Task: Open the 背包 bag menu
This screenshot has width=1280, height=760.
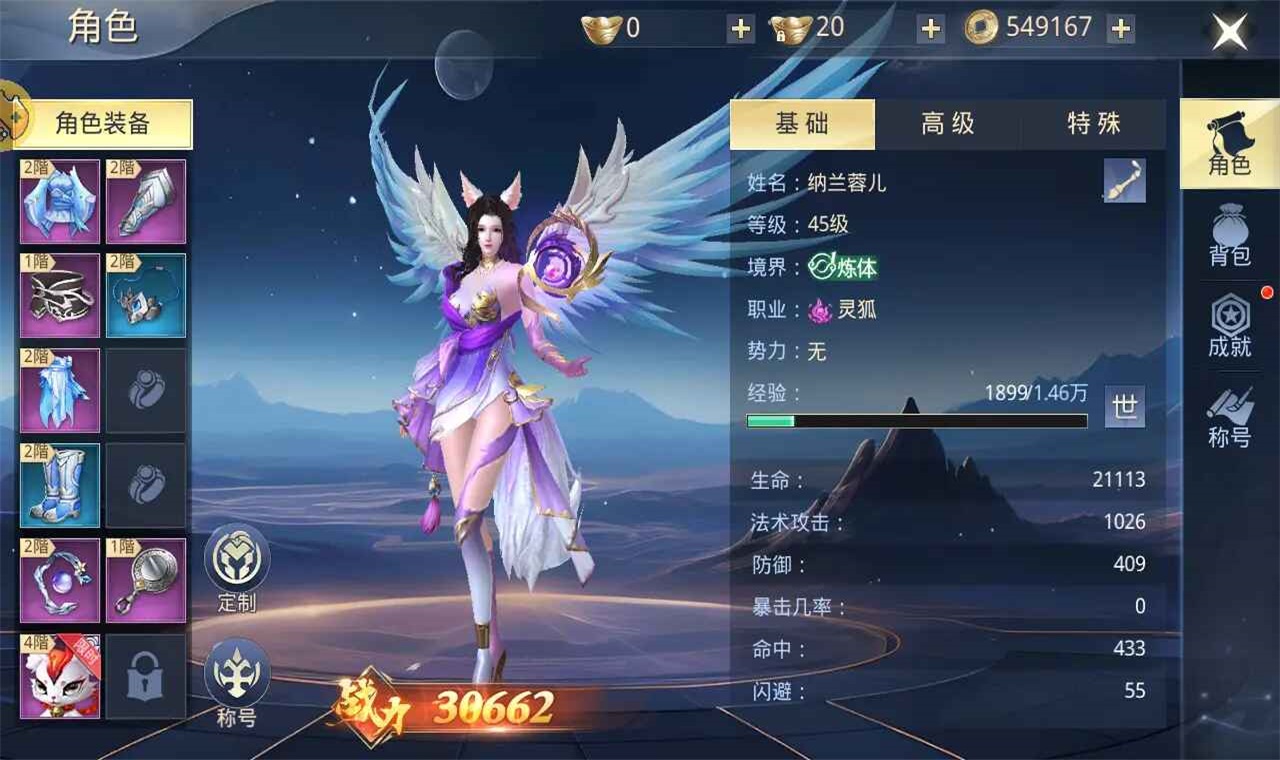Action: (1229, 236)
